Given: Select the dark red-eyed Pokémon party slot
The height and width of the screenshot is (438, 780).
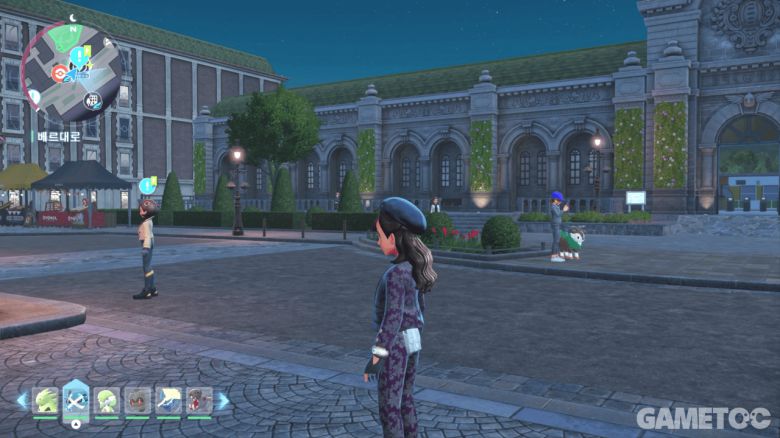Looking at the screenshot, I should [x=138, y=401].
